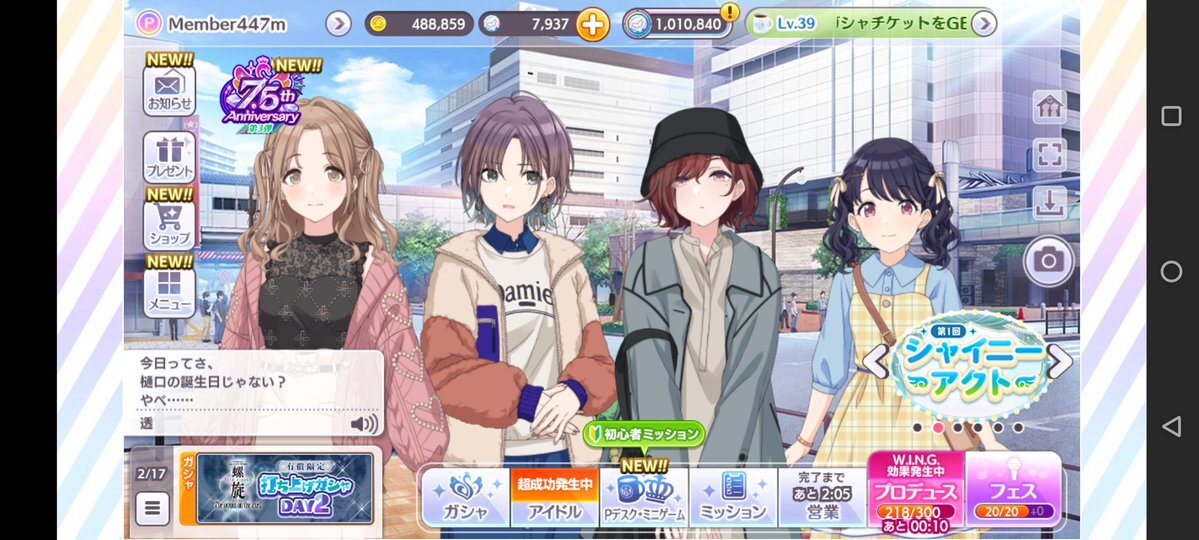
Task: Take a screenshot with the camera button
Action: [x=1048, y=261]
